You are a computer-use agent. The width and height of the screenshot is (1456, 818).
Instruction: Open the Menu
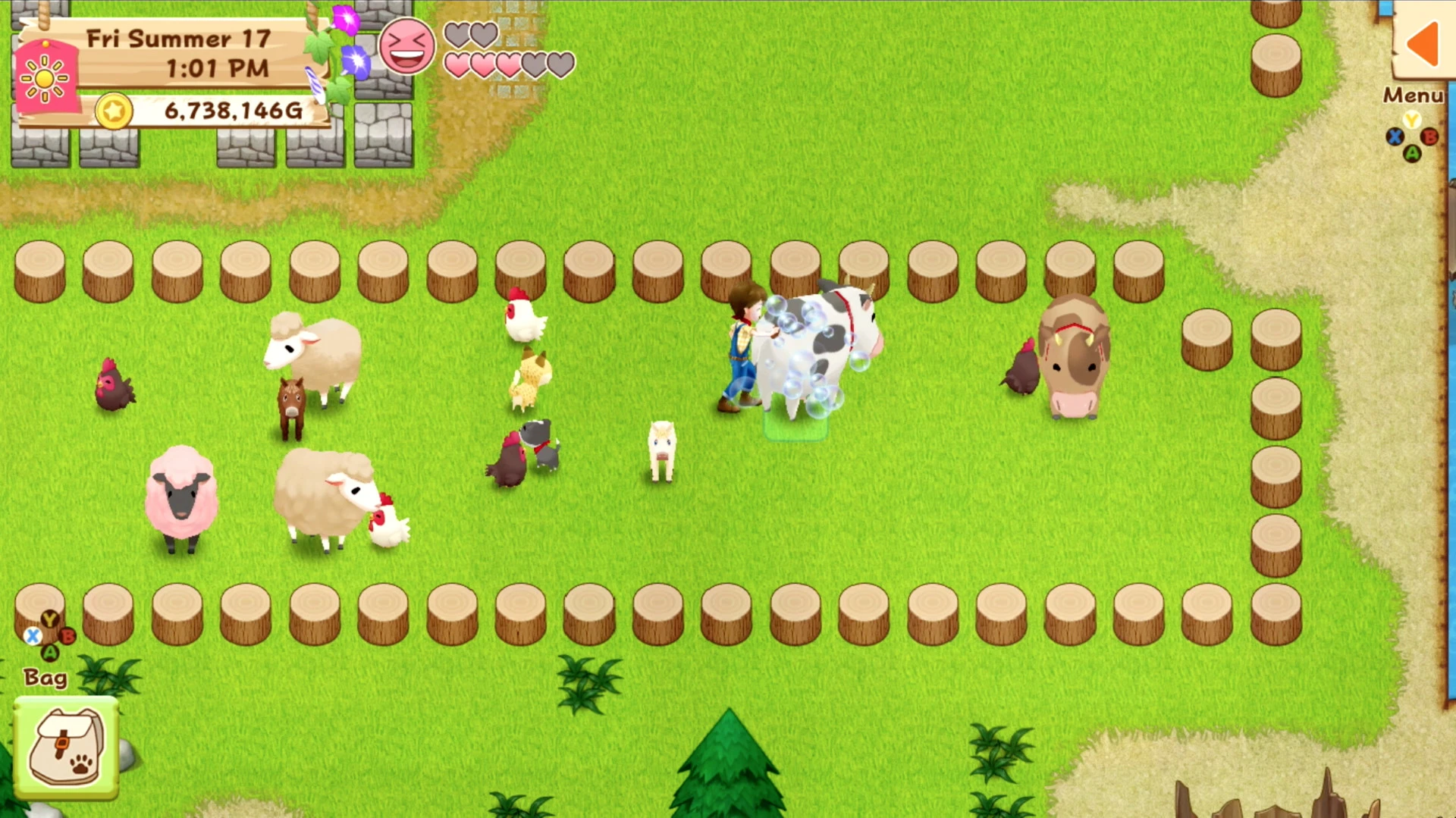coord(1414,96)
